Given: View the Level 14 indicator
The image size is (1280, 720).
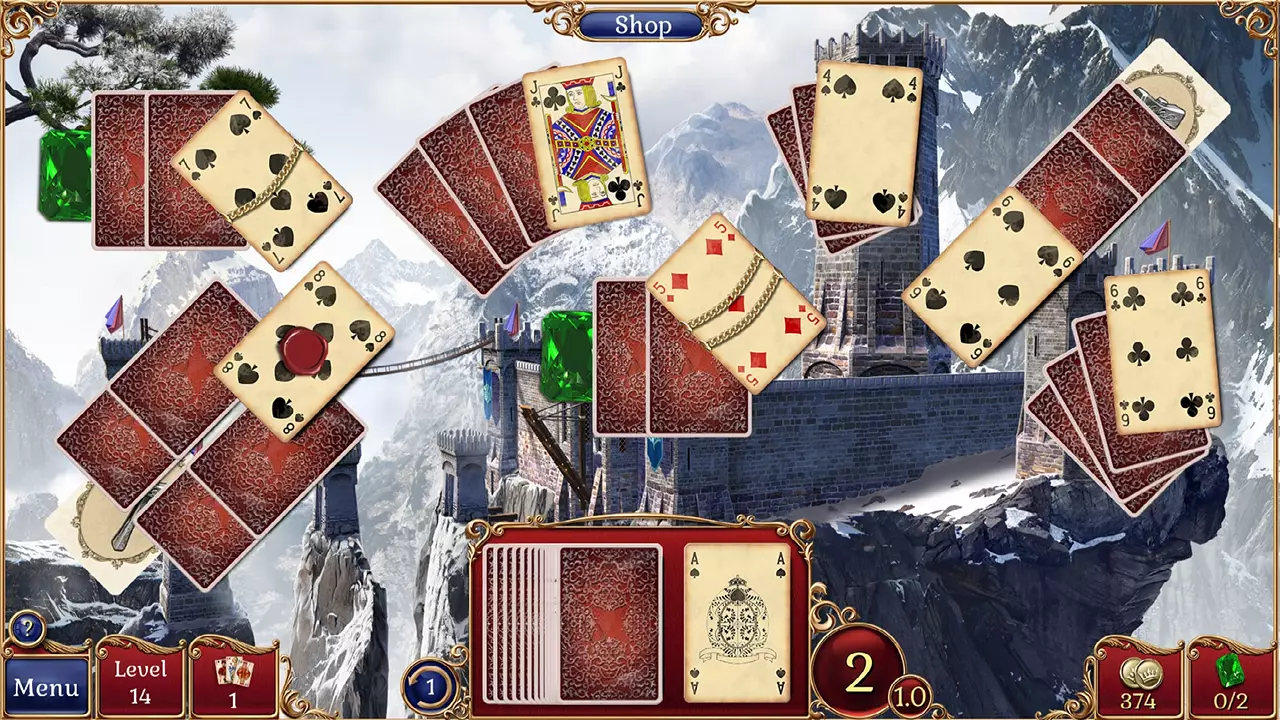Looking at the screenshot, I should pyautogui.click(x=141, y=680).
